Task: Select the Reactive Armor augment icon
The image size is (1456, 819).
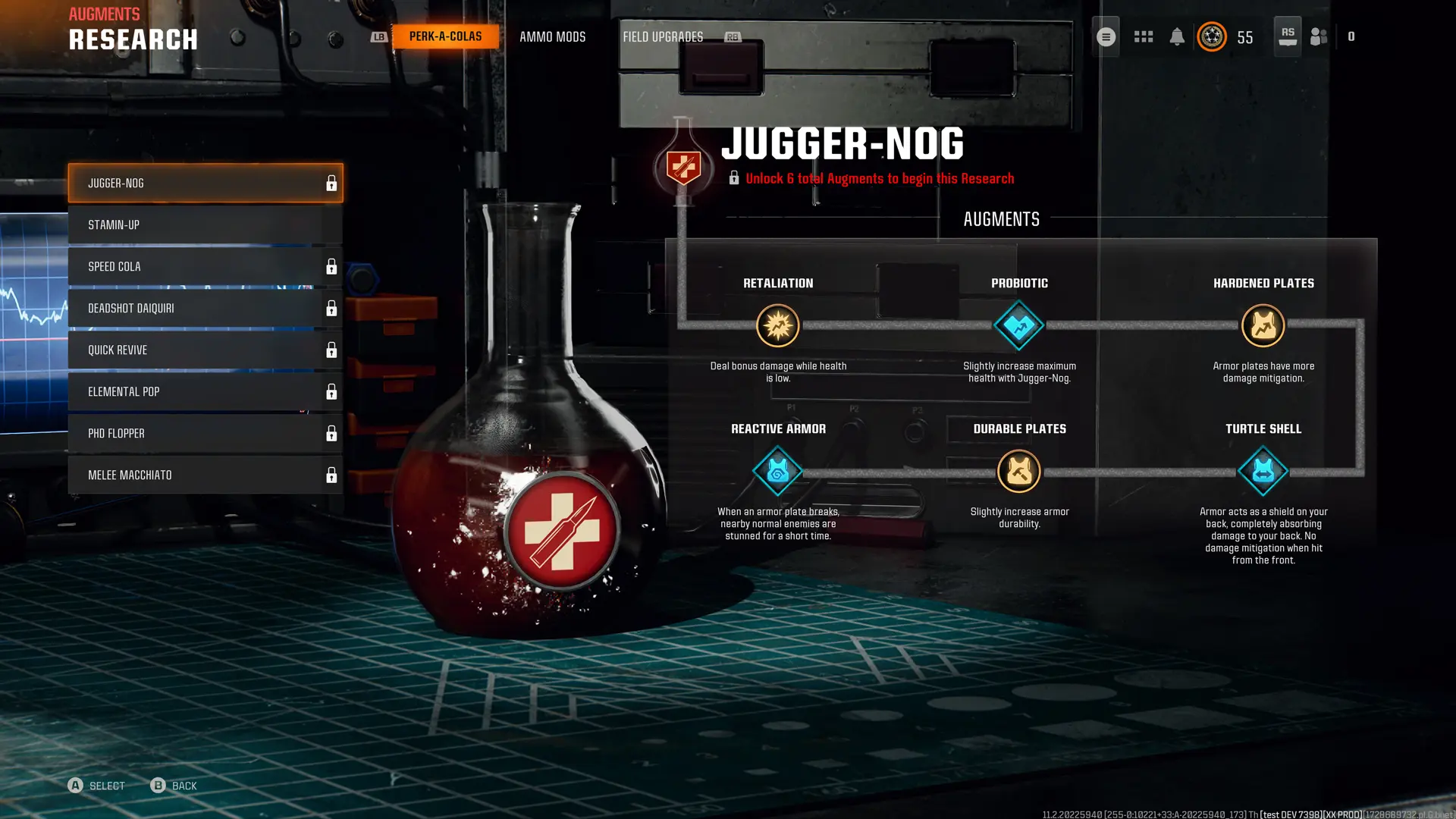Action: coord(777,472)
